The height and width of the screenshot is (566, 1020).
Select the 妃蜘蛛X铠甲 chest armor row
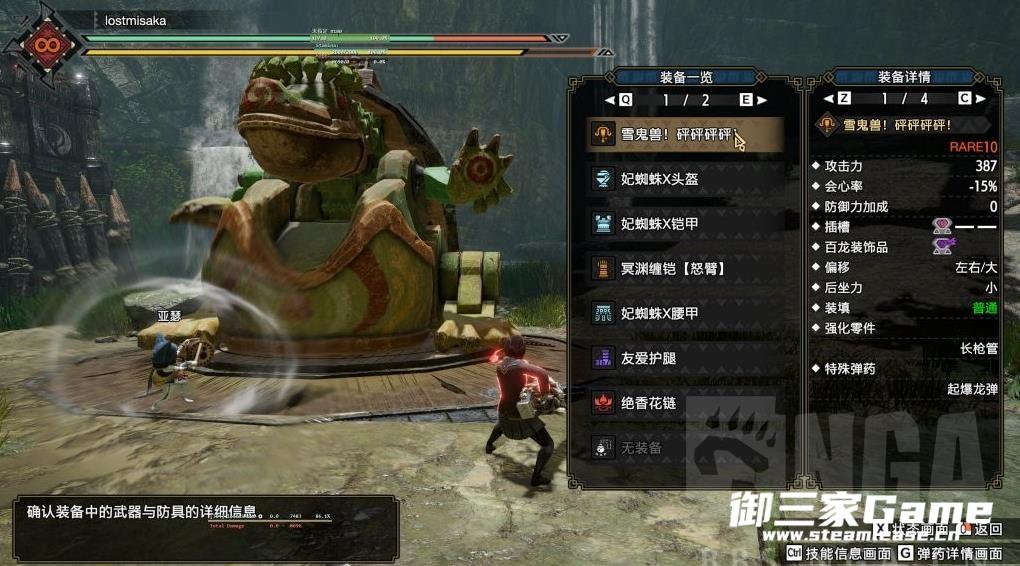click(x=684, y=223)
